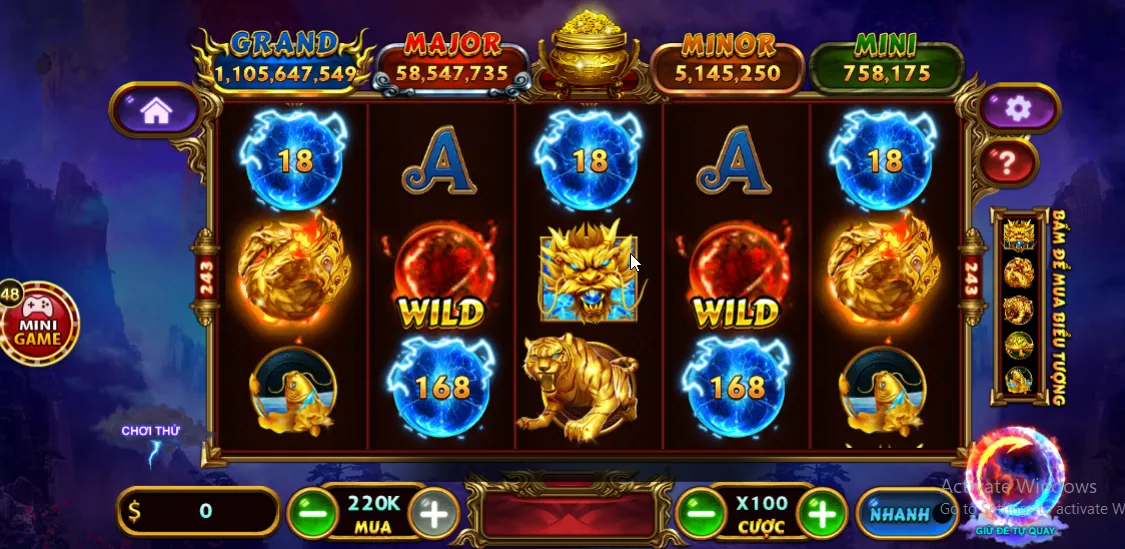Toggle the Nhanh fast spin mode
The height and width of the screenshot is (549, 1125).
pyautogui.click(x=897, y=514)
